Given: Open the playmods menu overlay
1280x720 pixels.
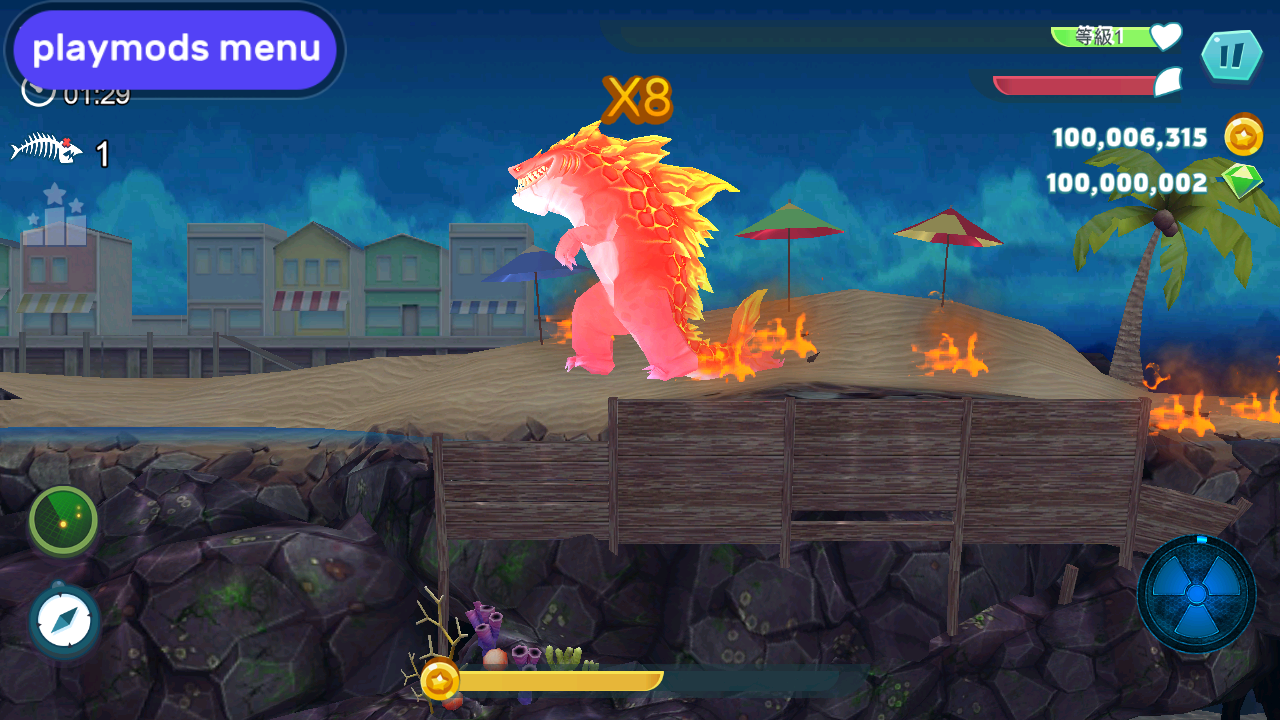Looking at the screenshot, I should pyautogui.click(x=175, y=49).
